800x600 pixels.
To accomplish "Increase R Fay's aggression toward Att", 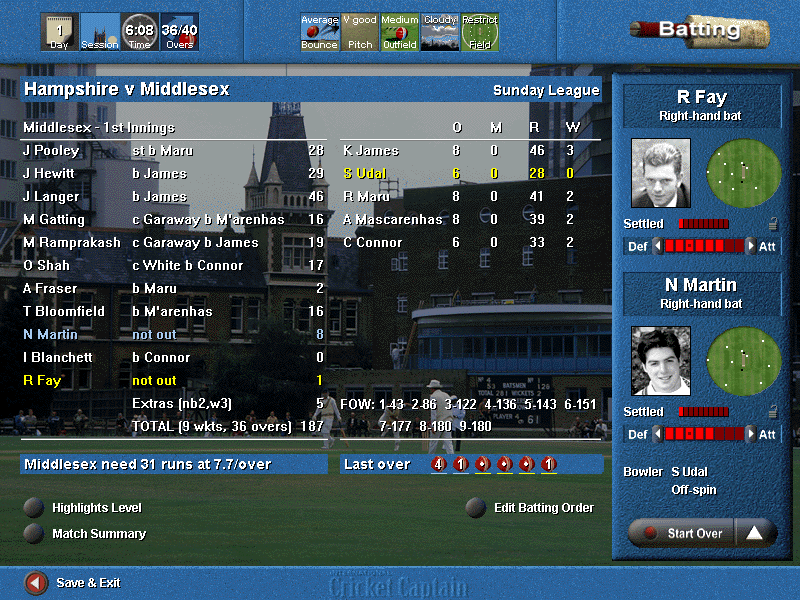I will tap(751, 245).
